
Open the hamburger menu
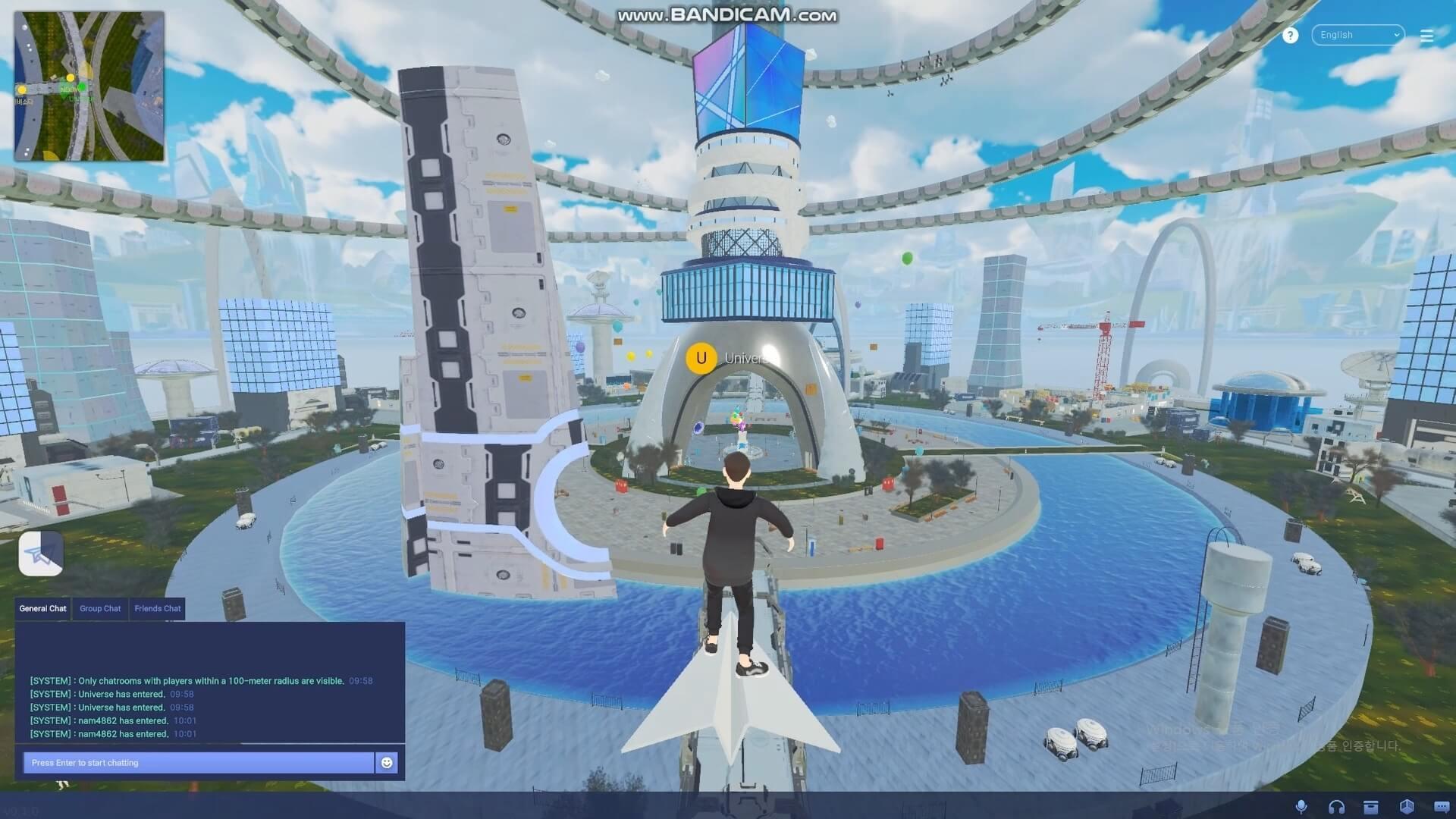point(1426,36)
